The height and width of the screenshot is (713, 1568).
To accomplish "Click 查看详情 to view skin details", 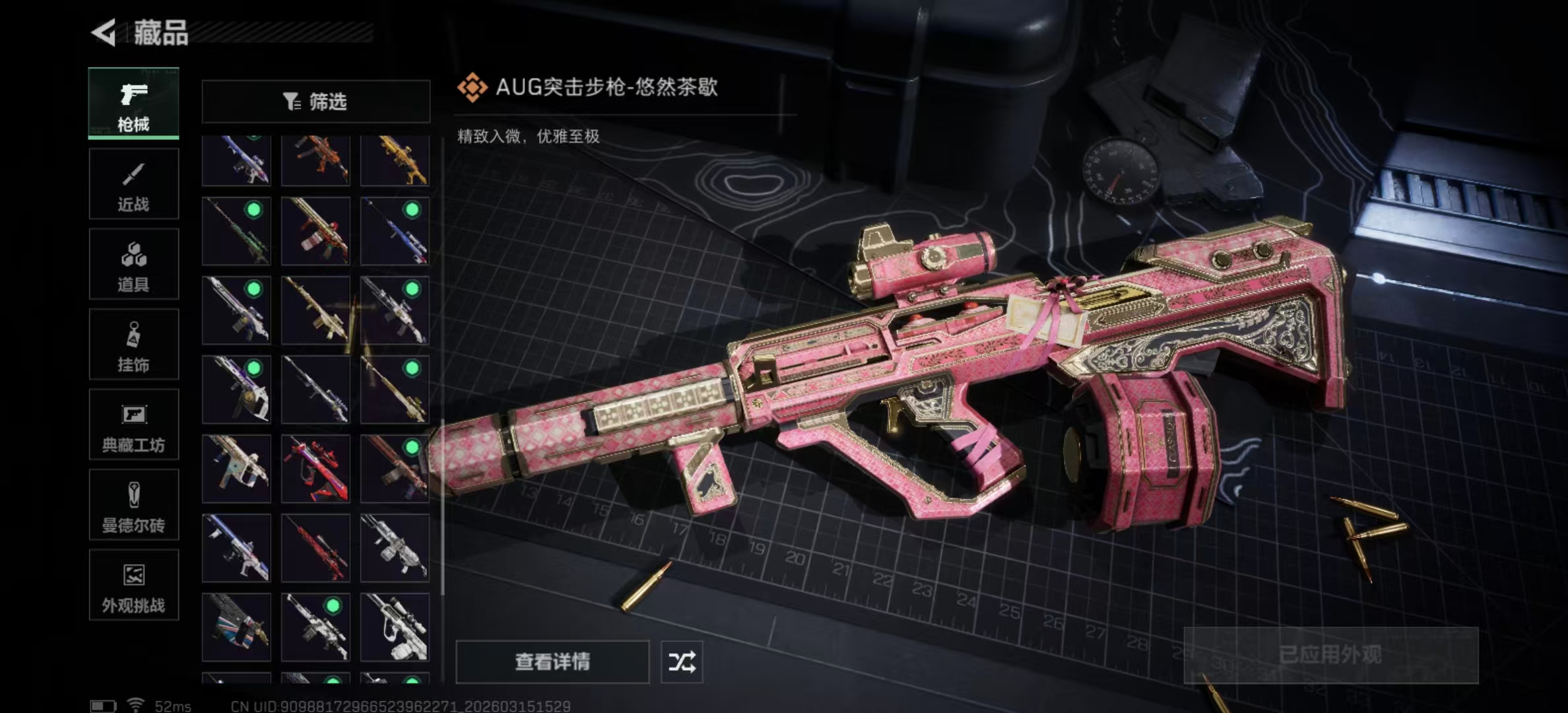I will (x=552, y=662).
